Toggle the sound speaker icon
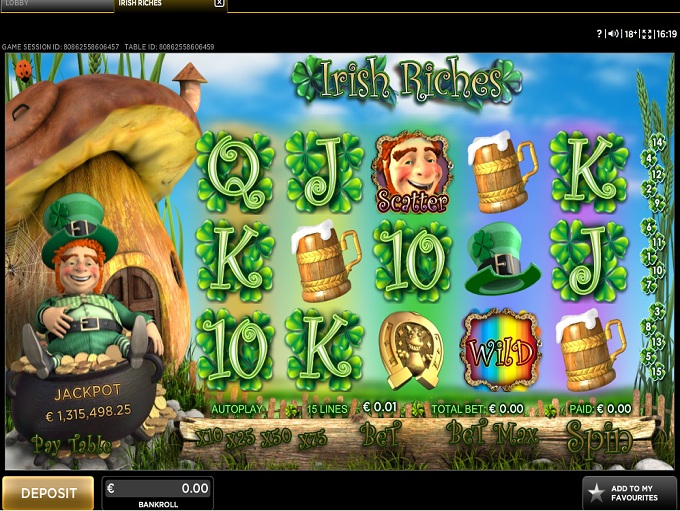The image size is (680, 511). 612,33
